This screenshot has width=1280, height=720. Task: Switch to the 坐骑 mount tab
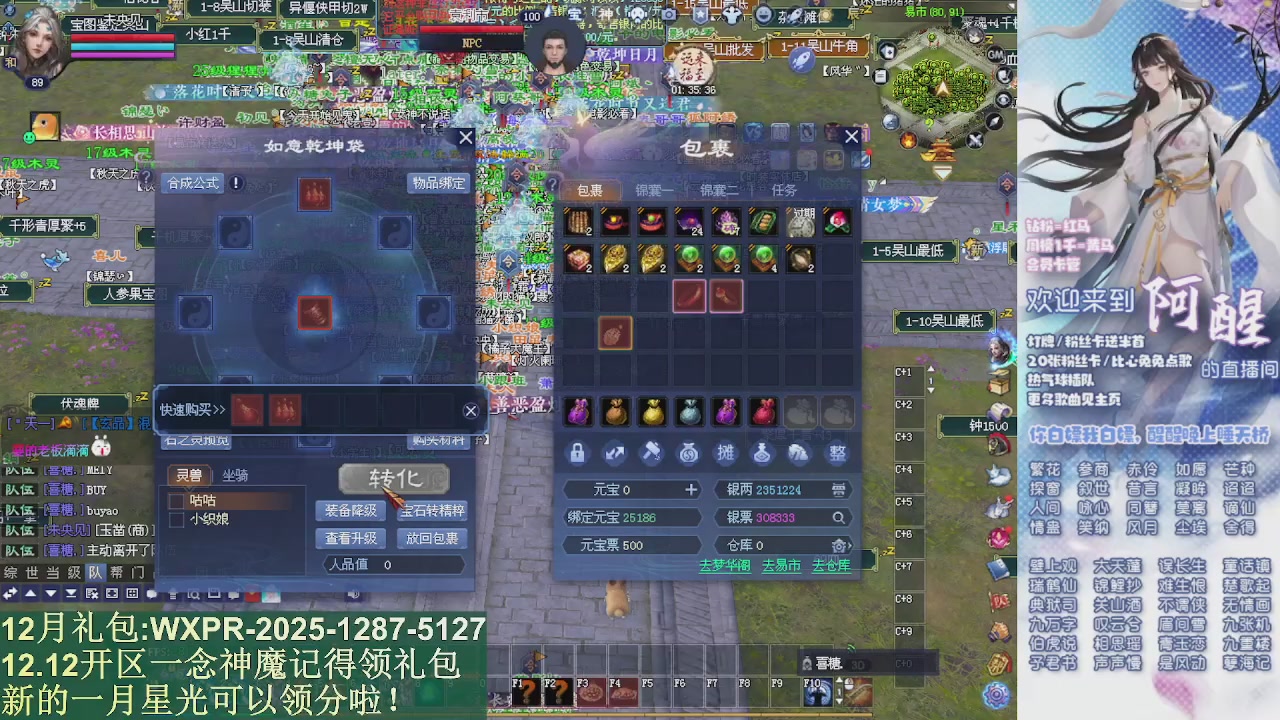pyautogui.click(x=236, y=475)
